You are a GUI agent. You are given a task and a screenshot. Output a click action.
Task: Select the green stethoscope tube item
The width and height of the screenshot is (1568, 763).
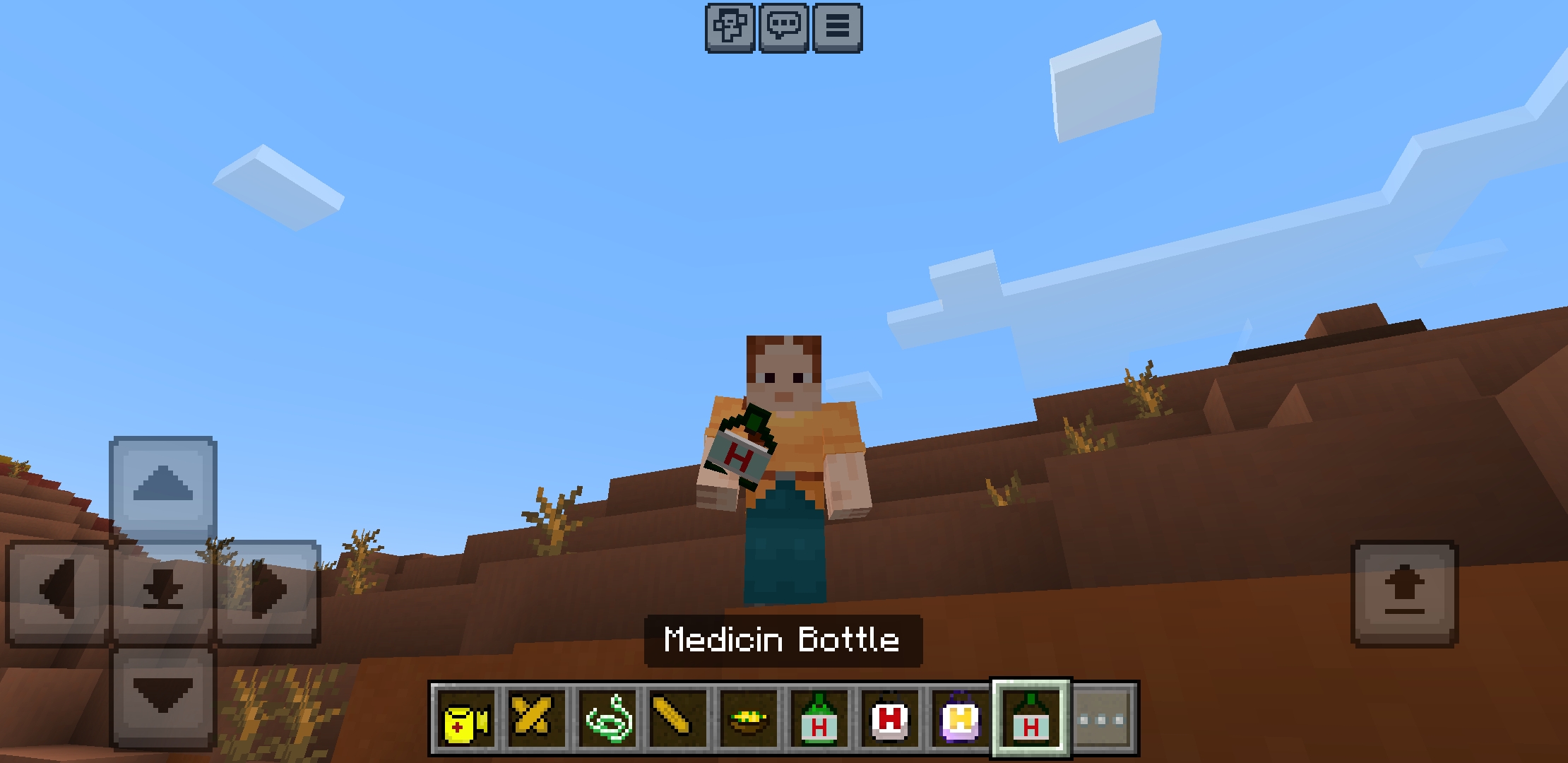pyautogui.click(x=608, y=718)
